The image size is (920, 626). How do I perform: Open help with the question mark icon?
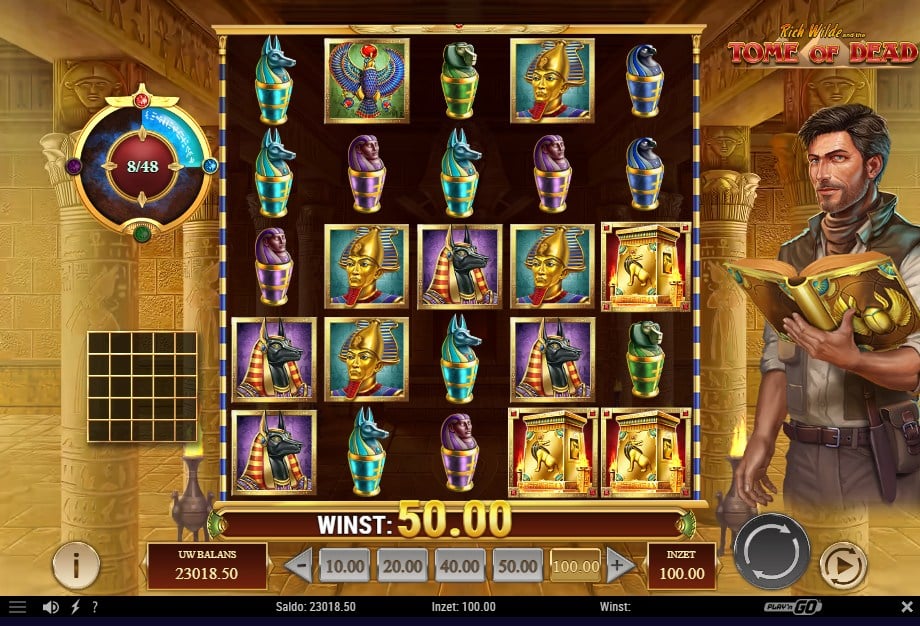94,607
